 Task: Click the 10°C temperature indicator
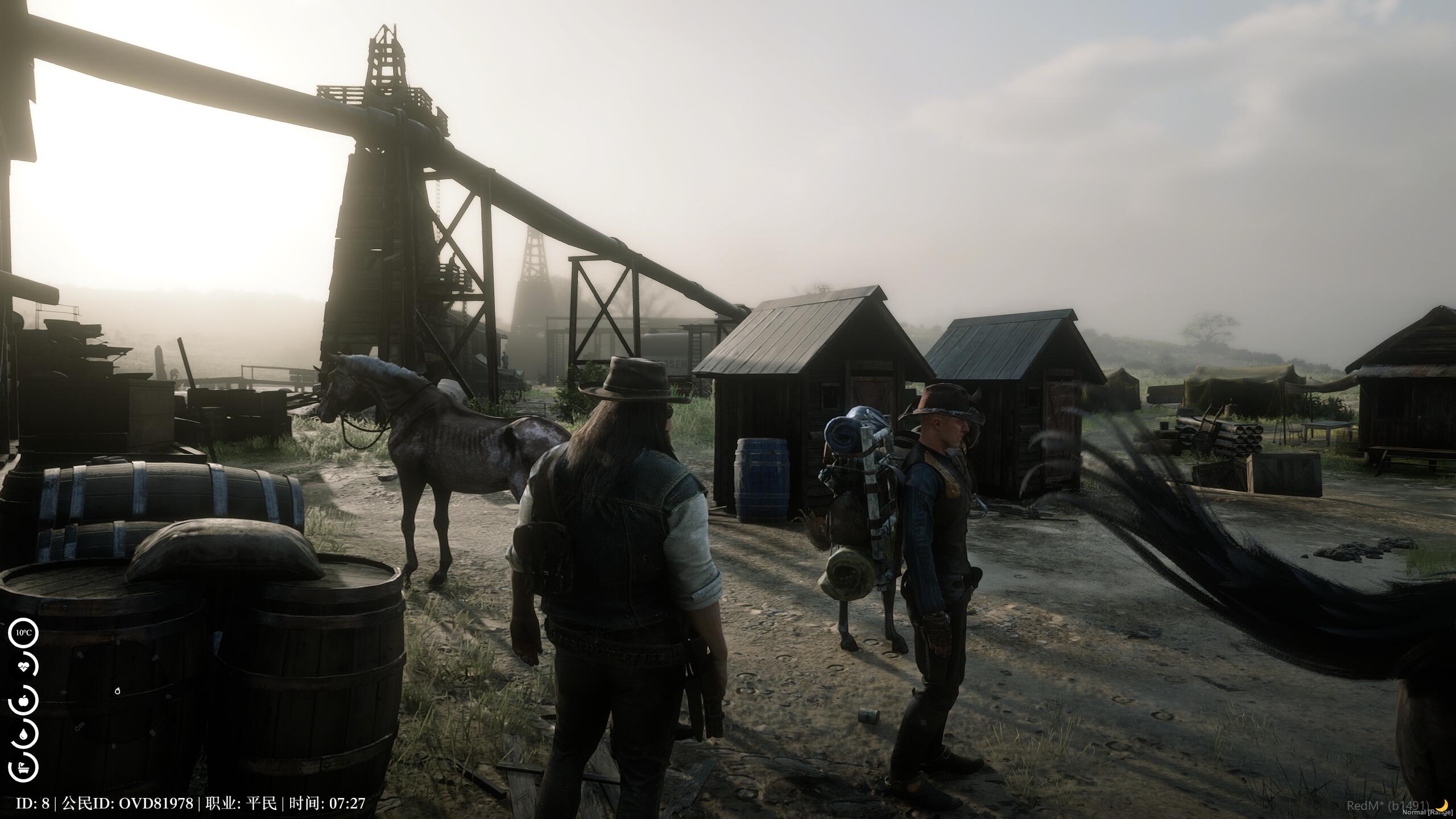tap(23, 632)
